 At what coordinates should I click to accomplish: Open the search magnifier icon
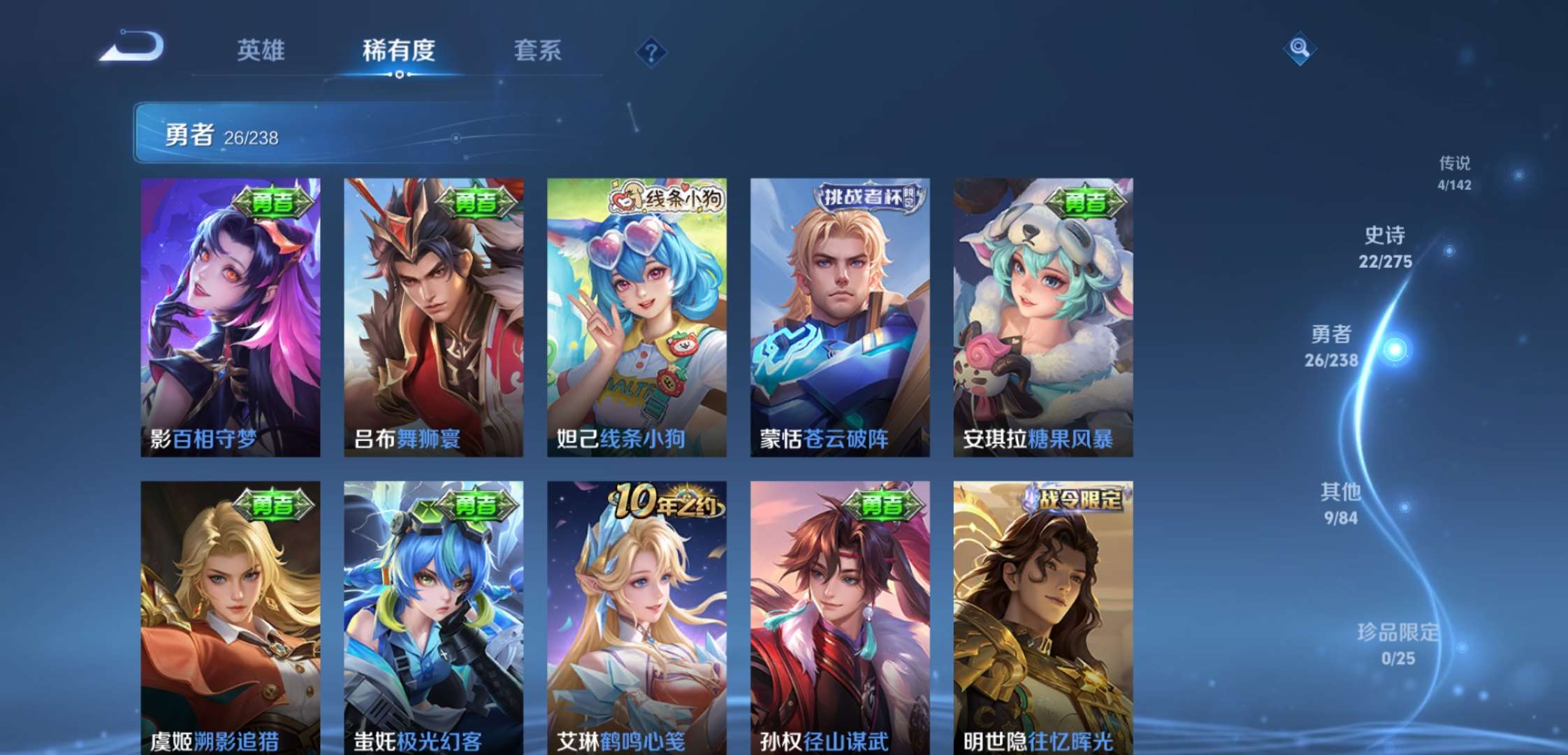click(x=1300, y=49)
